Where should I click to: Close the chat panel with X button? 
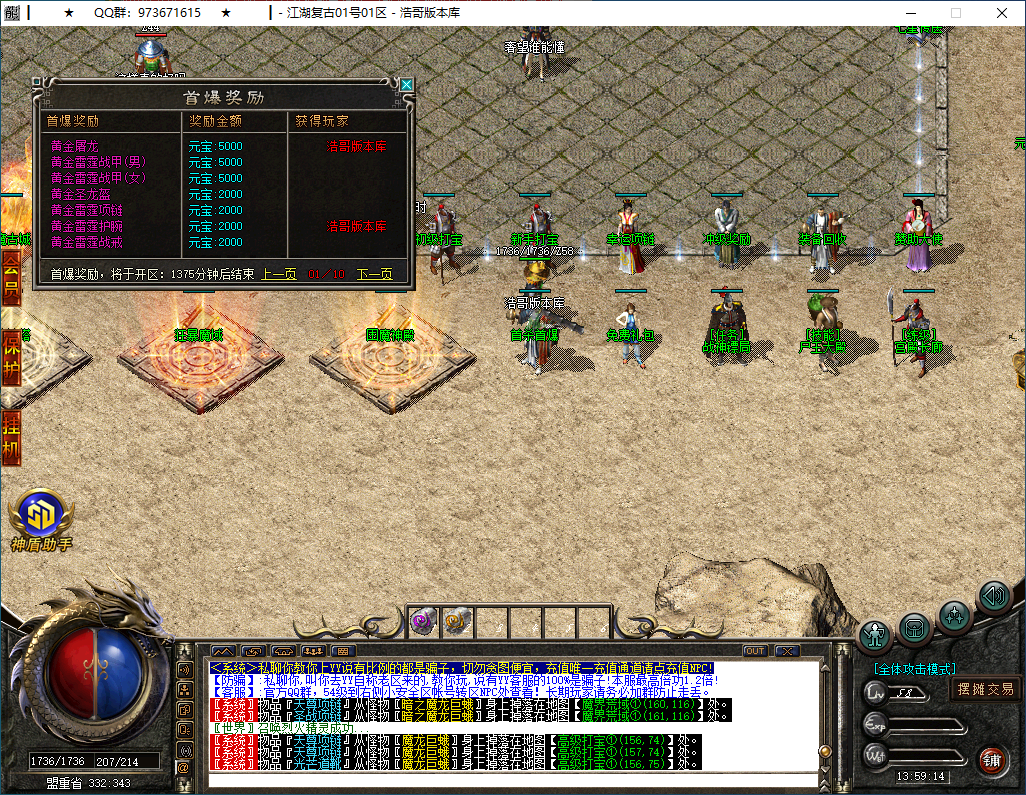coord(787,651)
